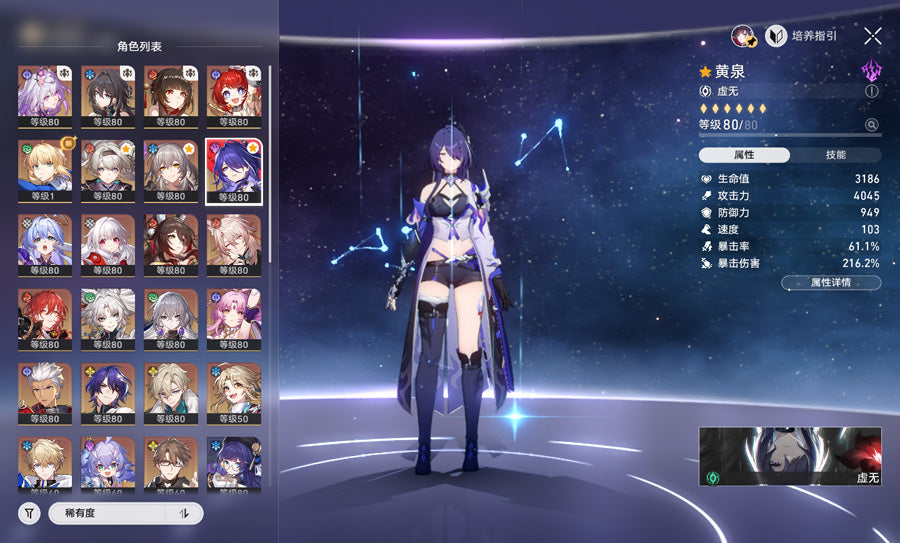This screenshot has width=900, height=543.
Task: Click the avatar icon beside 培养指引
Action: click(744, 36)
